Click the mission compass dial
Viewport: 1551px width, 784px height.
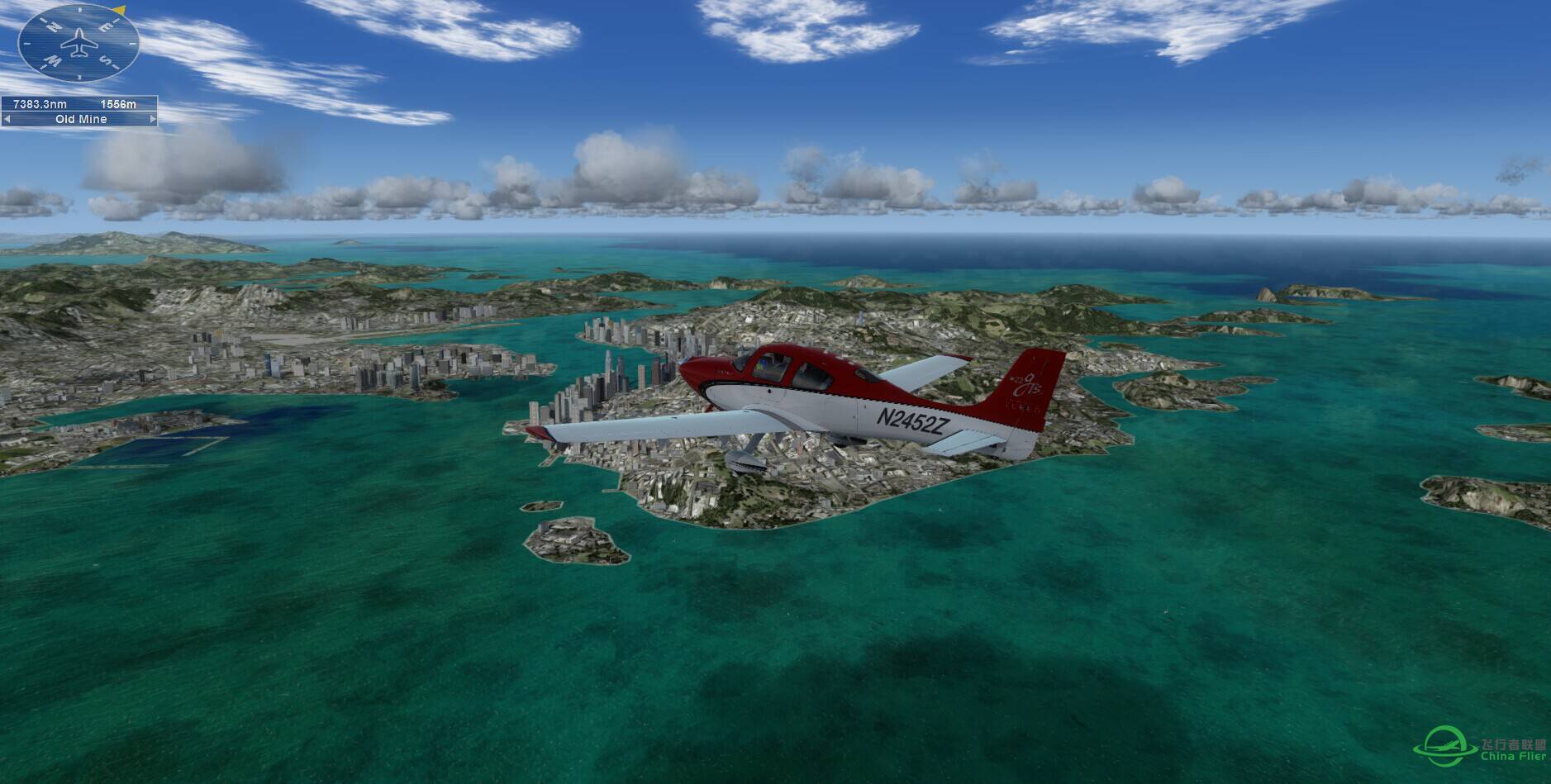(79, 43)
